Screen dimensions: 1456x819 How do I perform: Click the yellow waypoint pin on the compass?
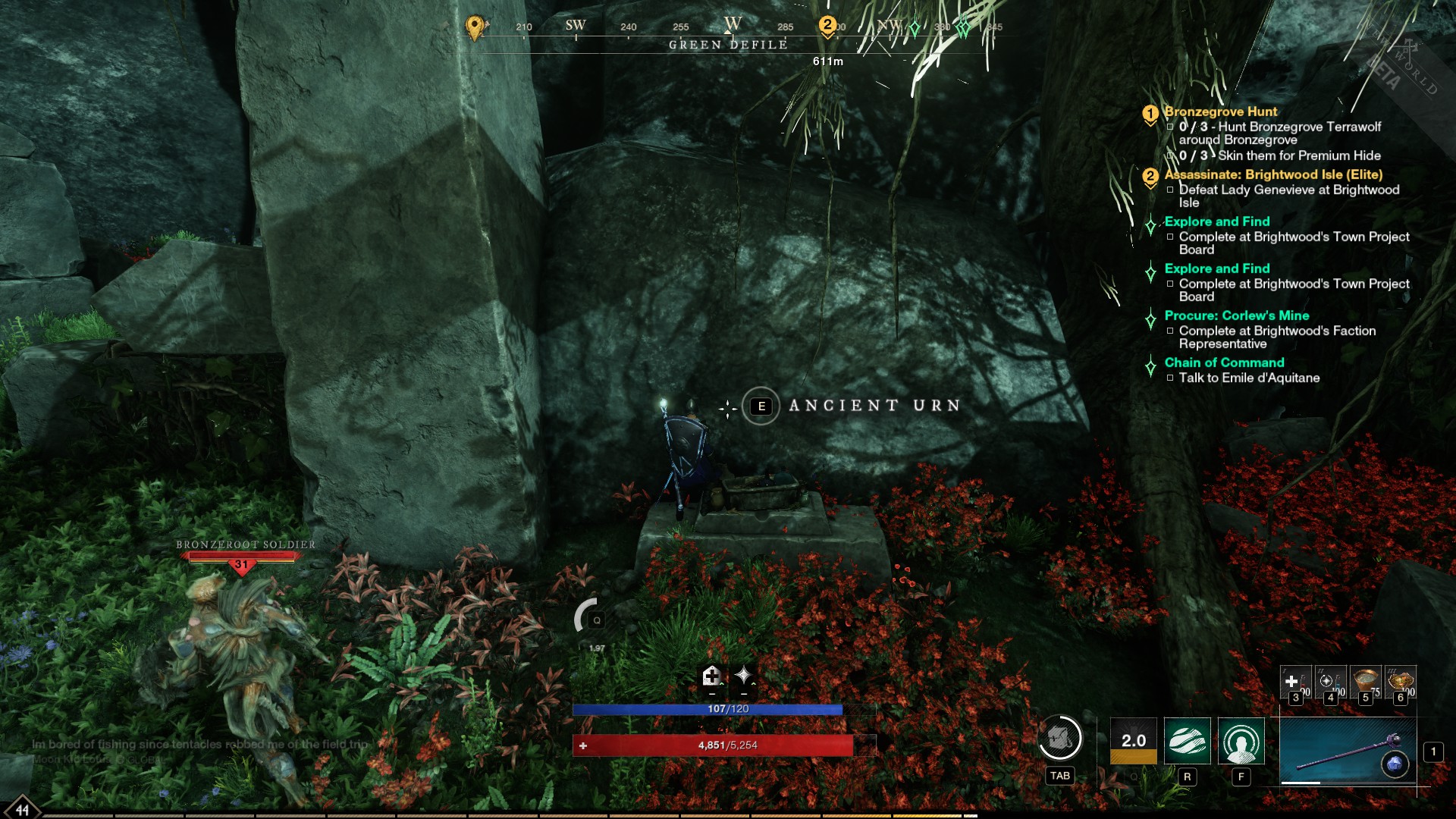(x=475, y=27)
